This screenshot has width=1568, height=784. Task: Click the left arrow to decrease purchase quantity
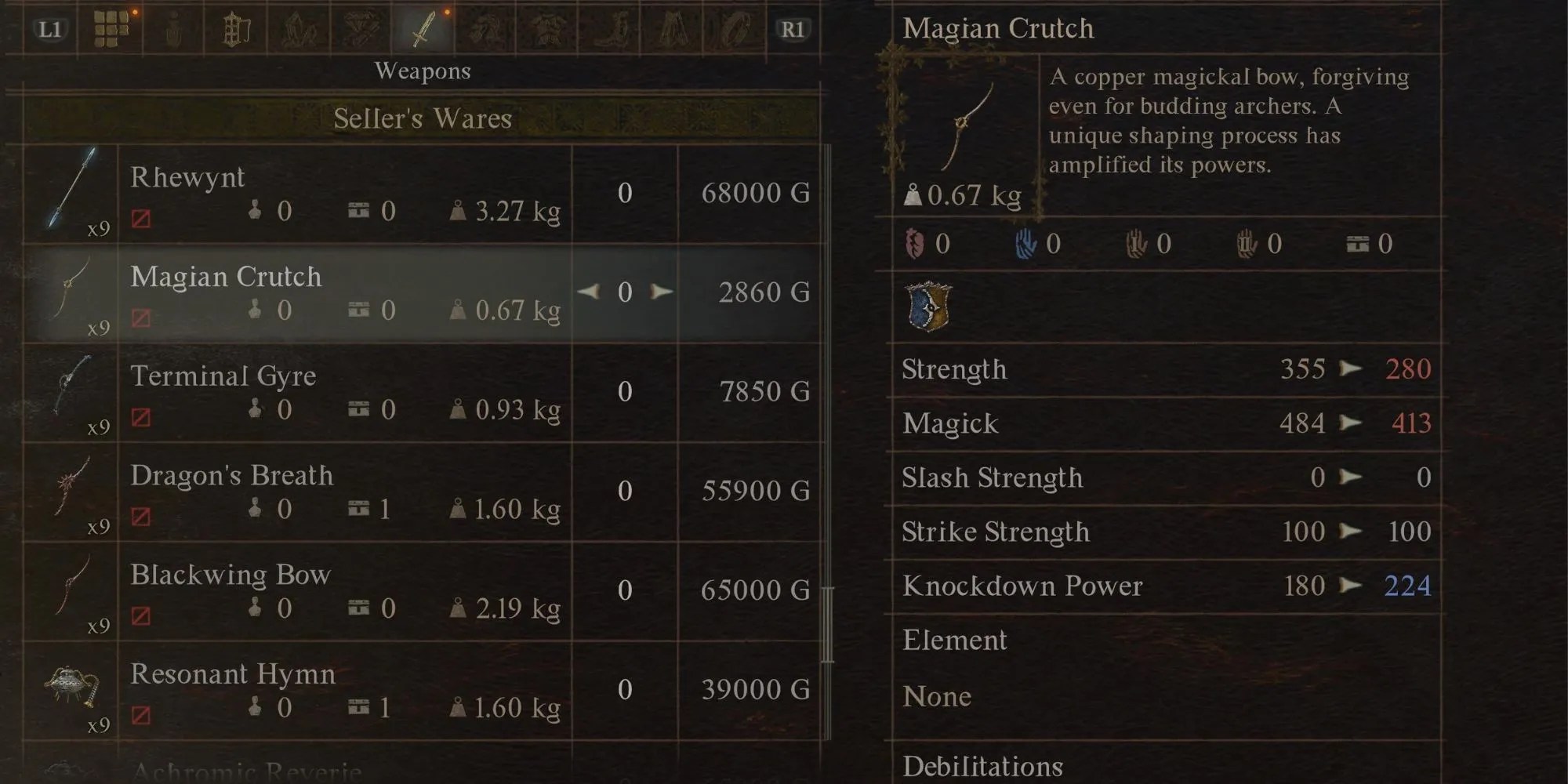click(x=590, y=292)
